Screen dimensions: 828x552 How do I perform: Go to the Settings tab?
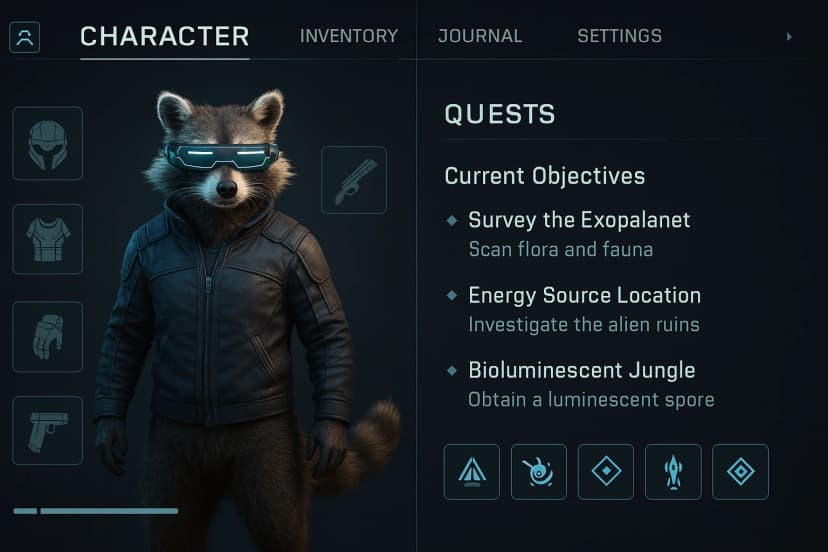tap(619, 36)
